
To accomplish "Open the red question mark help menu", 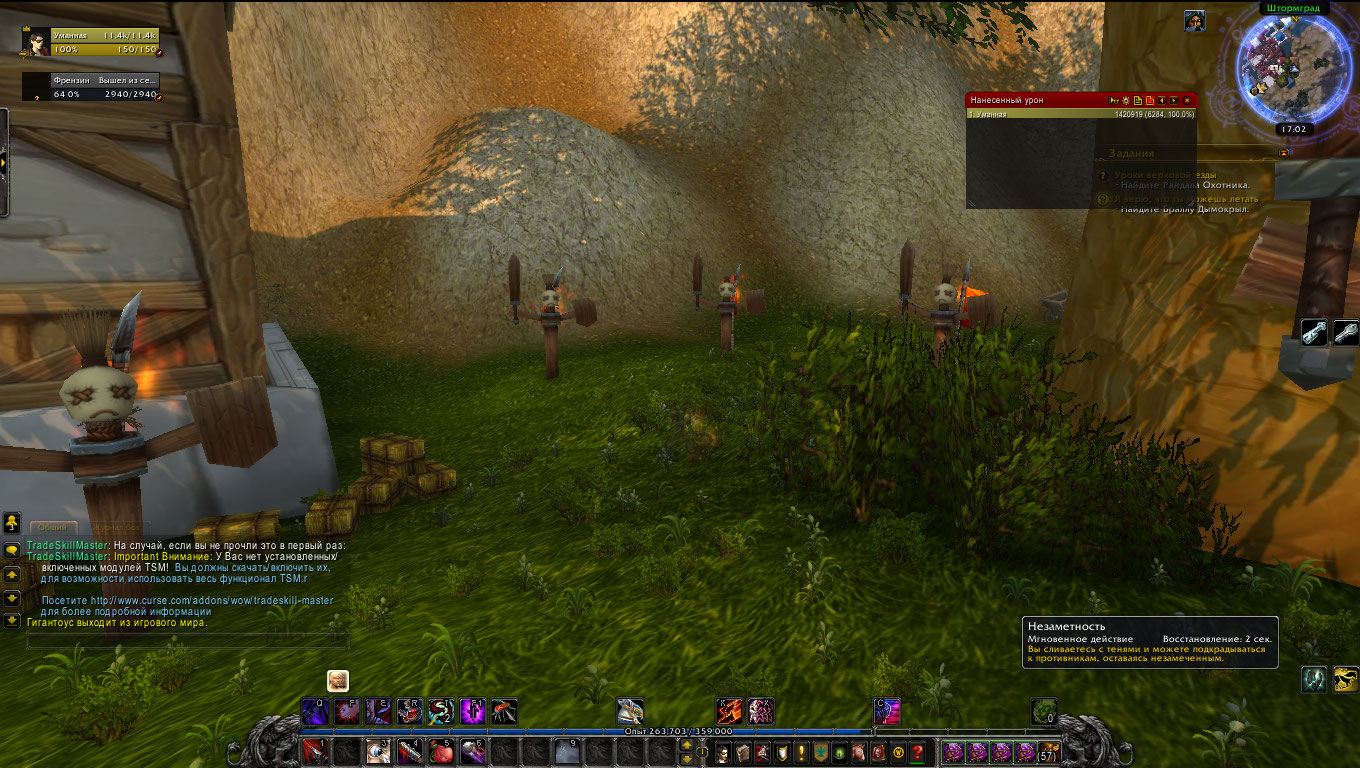I will [916, 752].
